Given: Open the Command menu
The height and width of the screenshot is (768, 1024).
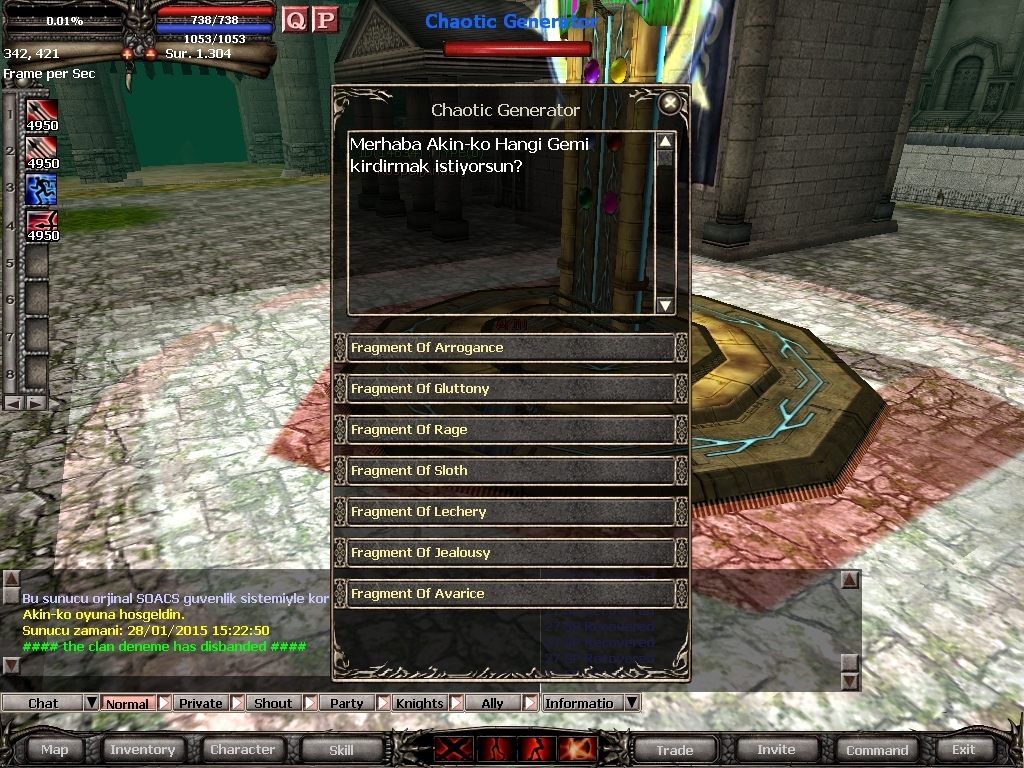Looking at the screenshot, I should pyautogui.click(x=877, y=749).
